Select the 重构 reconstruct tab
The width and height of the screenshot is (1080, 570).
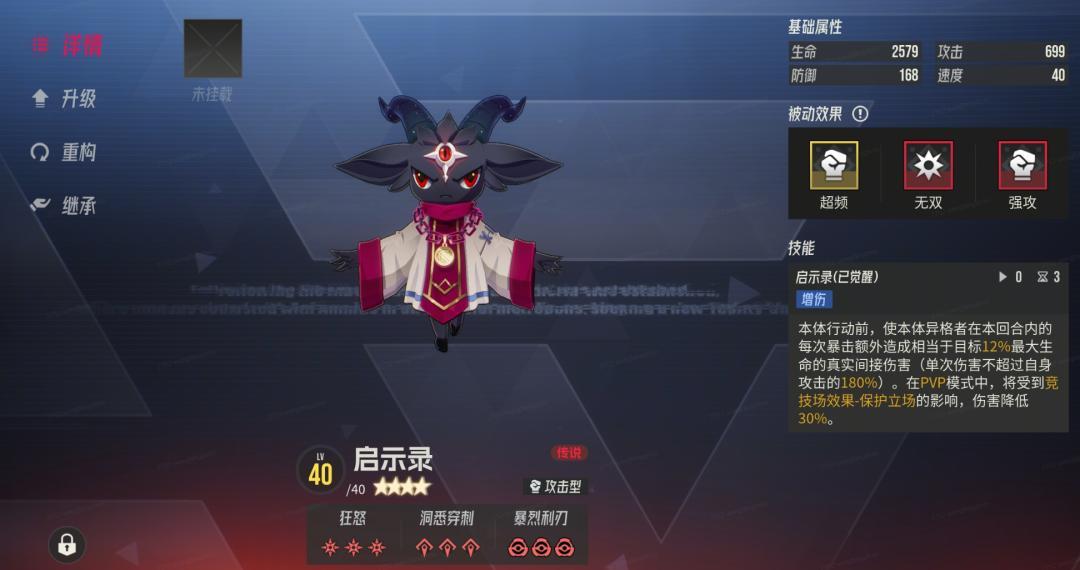66,152
